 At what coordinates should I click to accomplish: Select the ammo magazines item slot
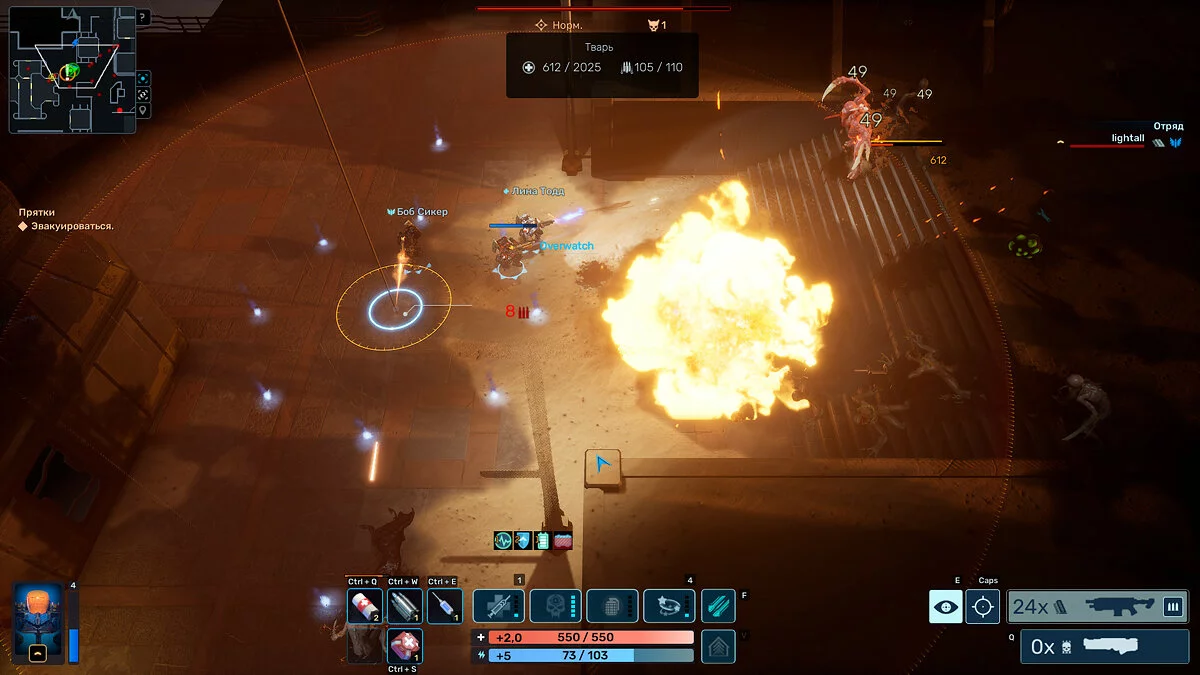pyautogui.click(x=404, y=606)
